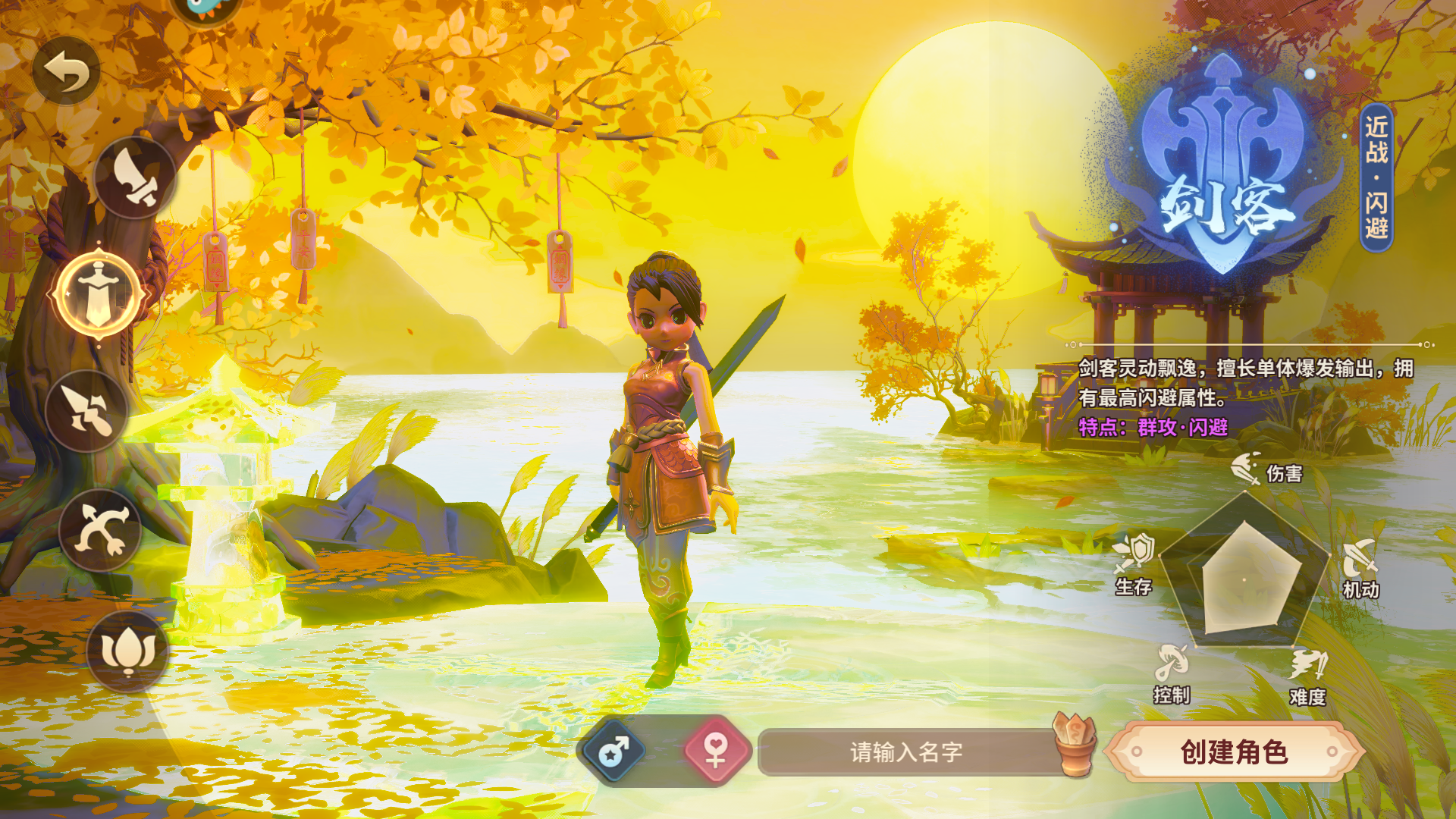1456x819 pixels.
Task: Click the 创建角色 create character button
Action: [1234, 752]
